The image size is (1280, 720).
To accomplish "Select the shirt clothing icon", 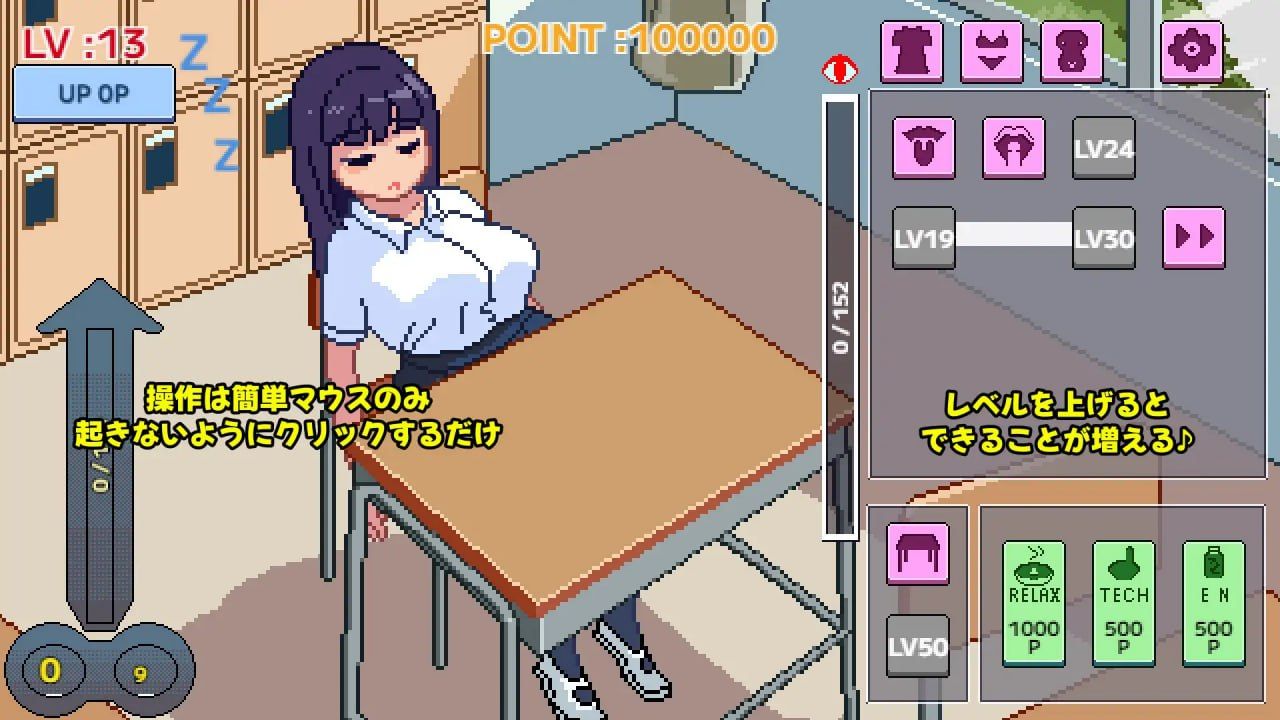I will pyautogui.click(x=913, y=49).
